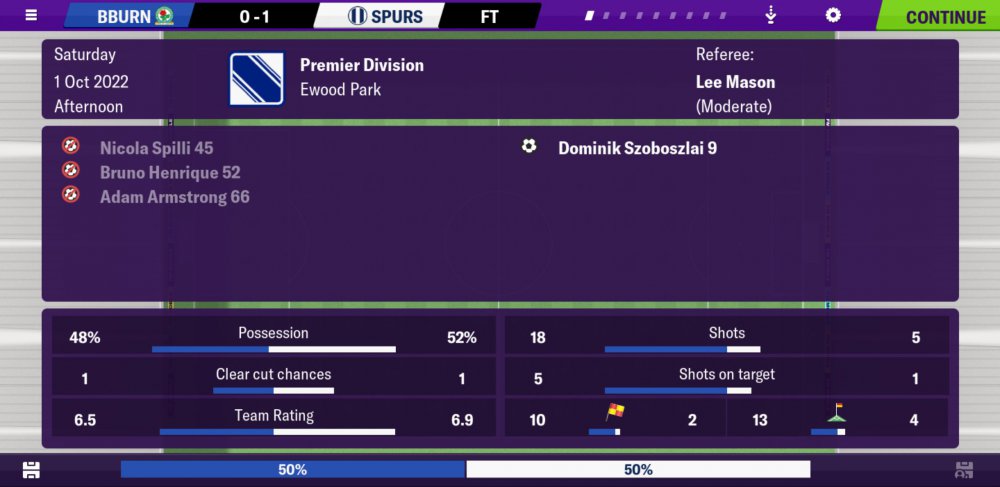The image size is (1000, 487).
Task: Open the hamburger main menu
Action: [31, 16]
